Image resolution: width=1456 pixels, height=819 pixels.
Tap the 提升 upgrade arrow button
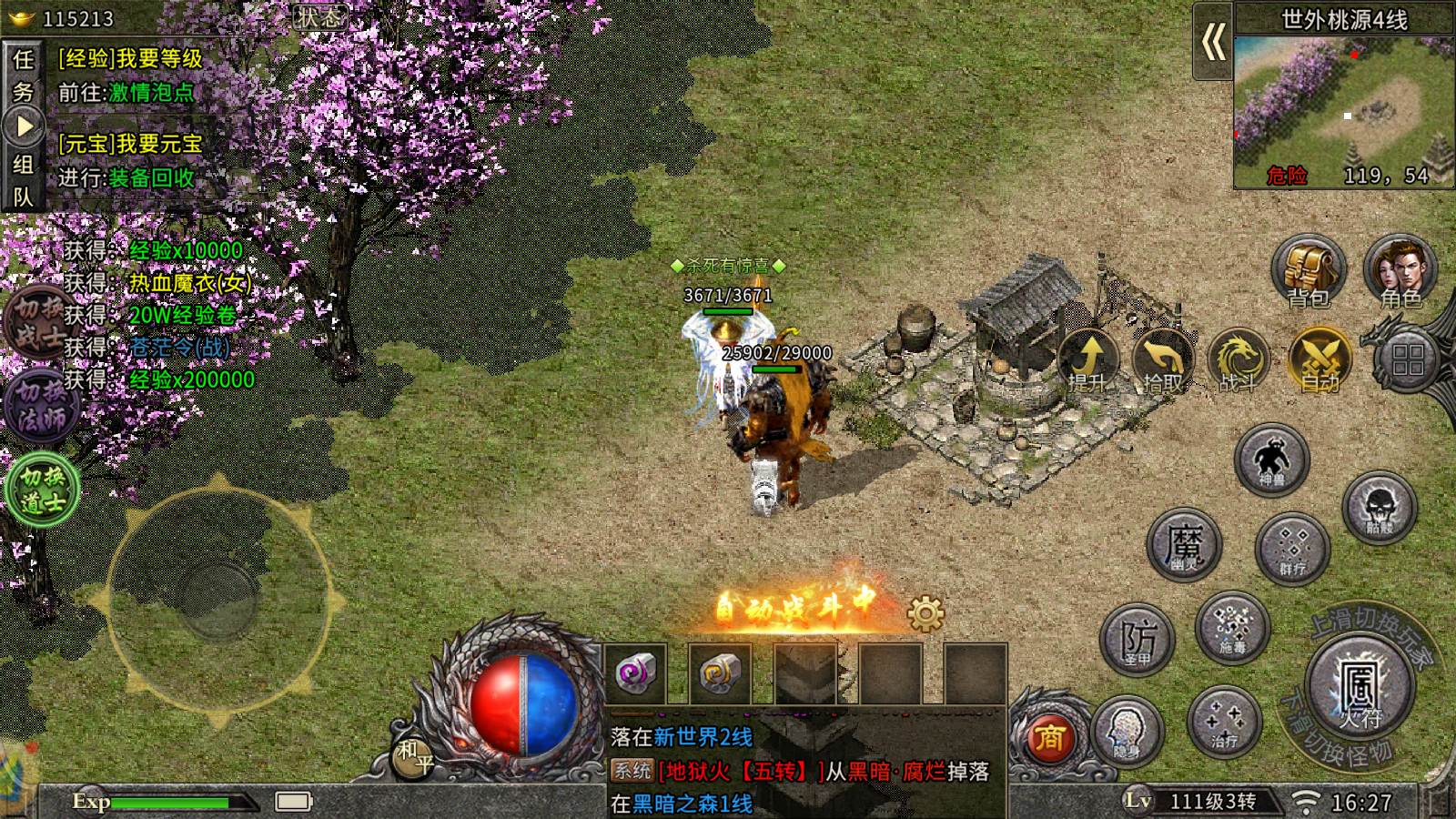(x=1087, y=360)
